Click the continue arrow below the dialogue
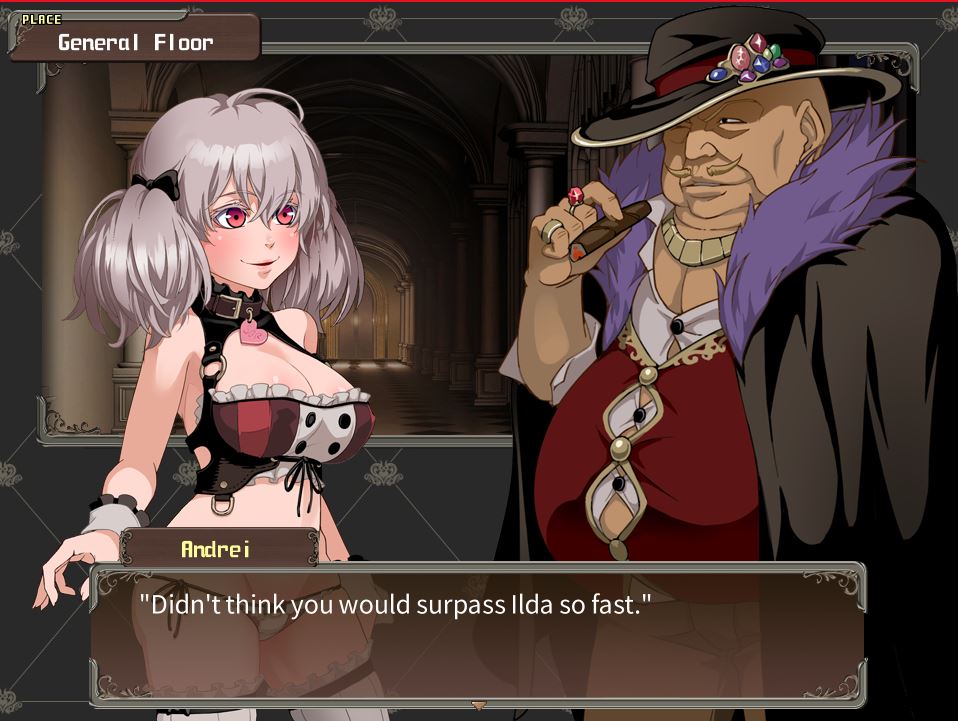Viewport: 958px width, 721px height. 478,705
